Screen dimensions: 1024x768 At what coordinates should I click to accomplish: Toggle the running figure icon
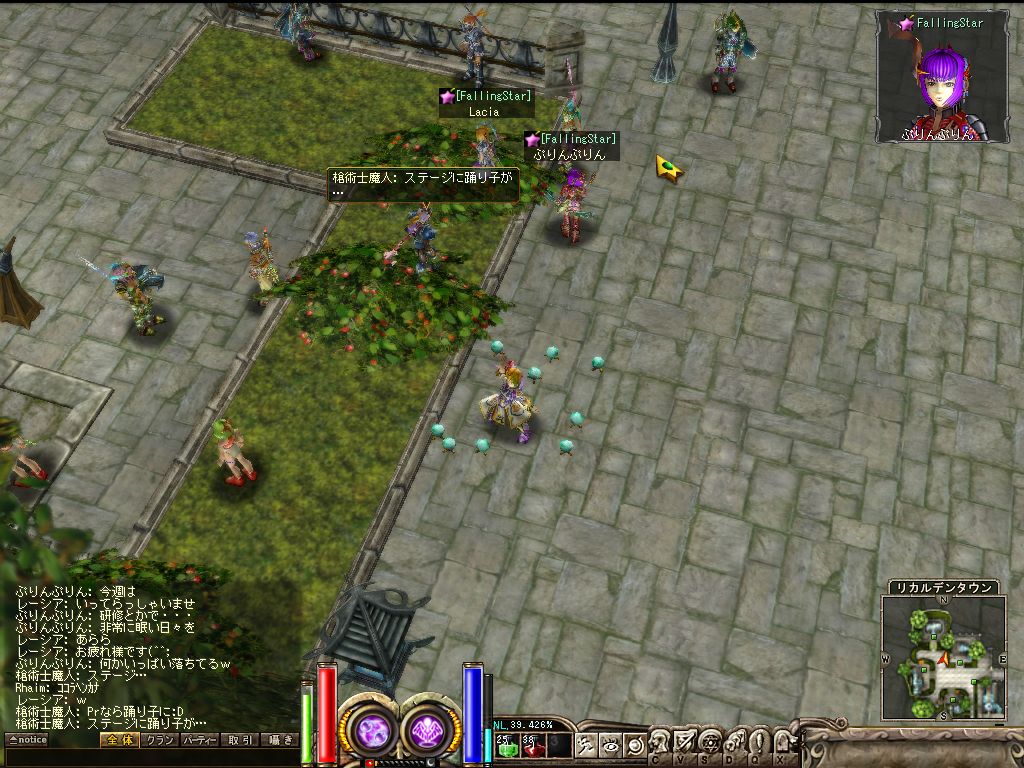tap(587, 745)
